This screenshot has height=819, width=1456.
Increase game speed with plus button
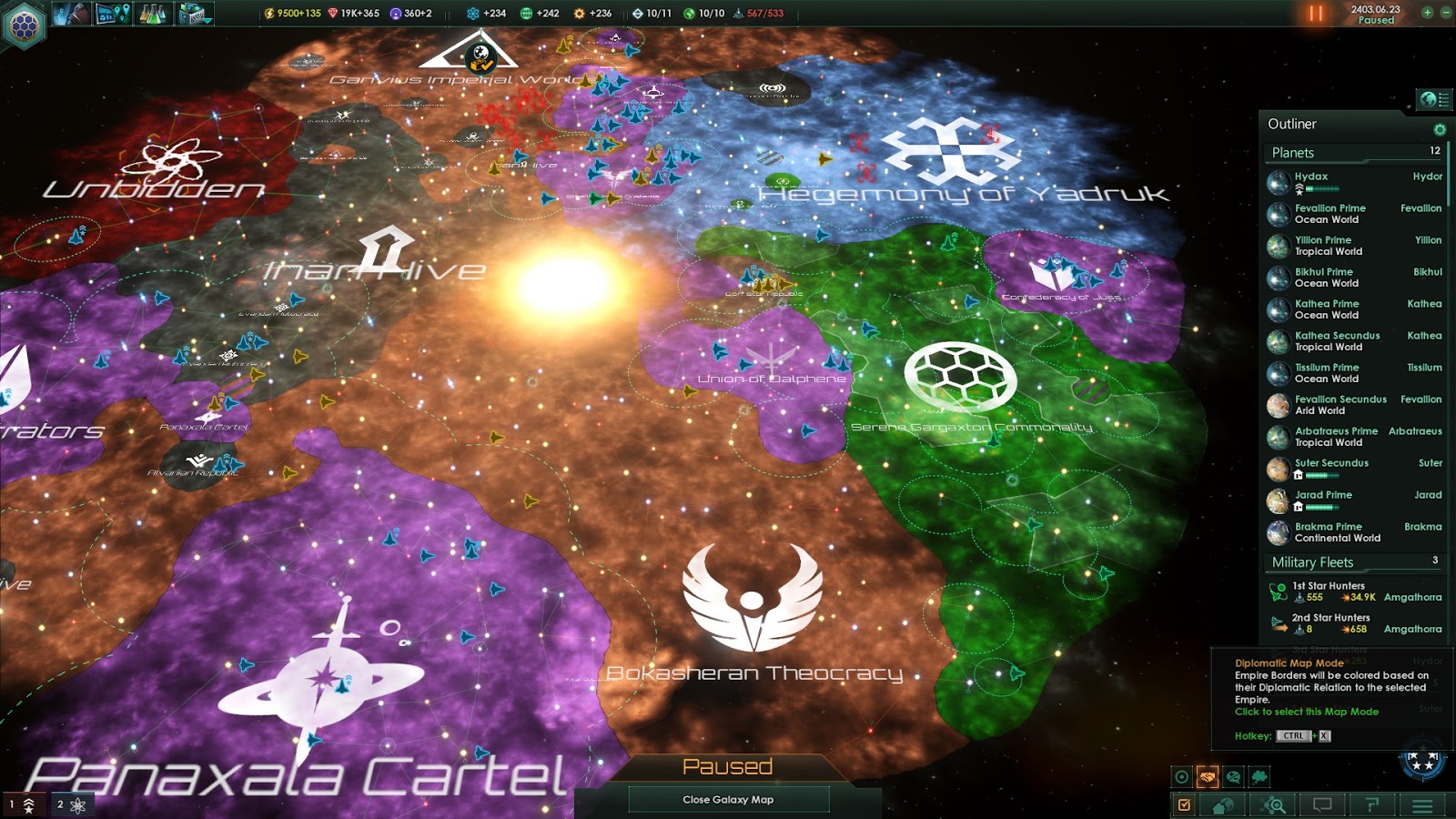(1427, 13)
